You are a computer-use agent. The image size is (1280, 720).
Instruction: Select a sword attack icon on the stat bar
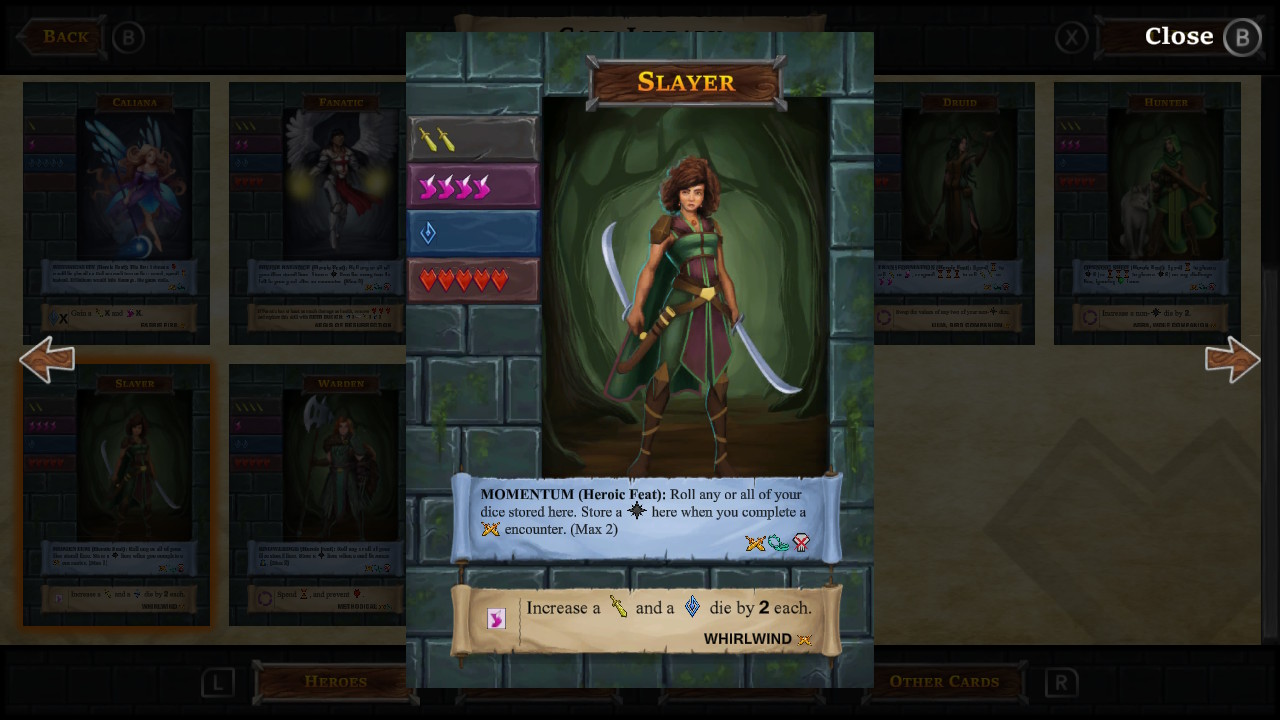(430, 138)
